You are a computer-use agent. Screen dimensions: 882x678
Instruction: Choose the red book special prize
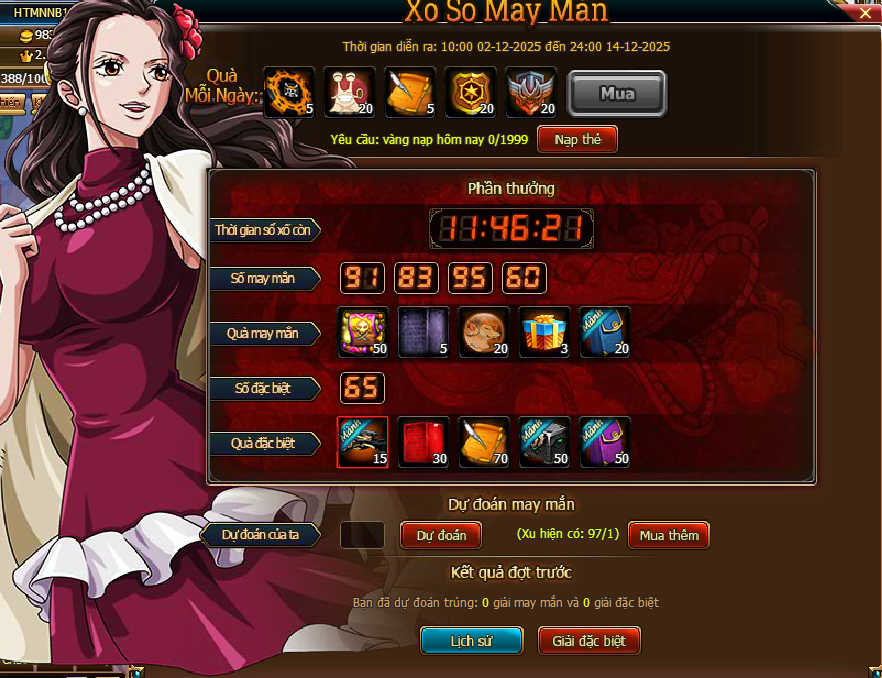click(x=423, y=442)
